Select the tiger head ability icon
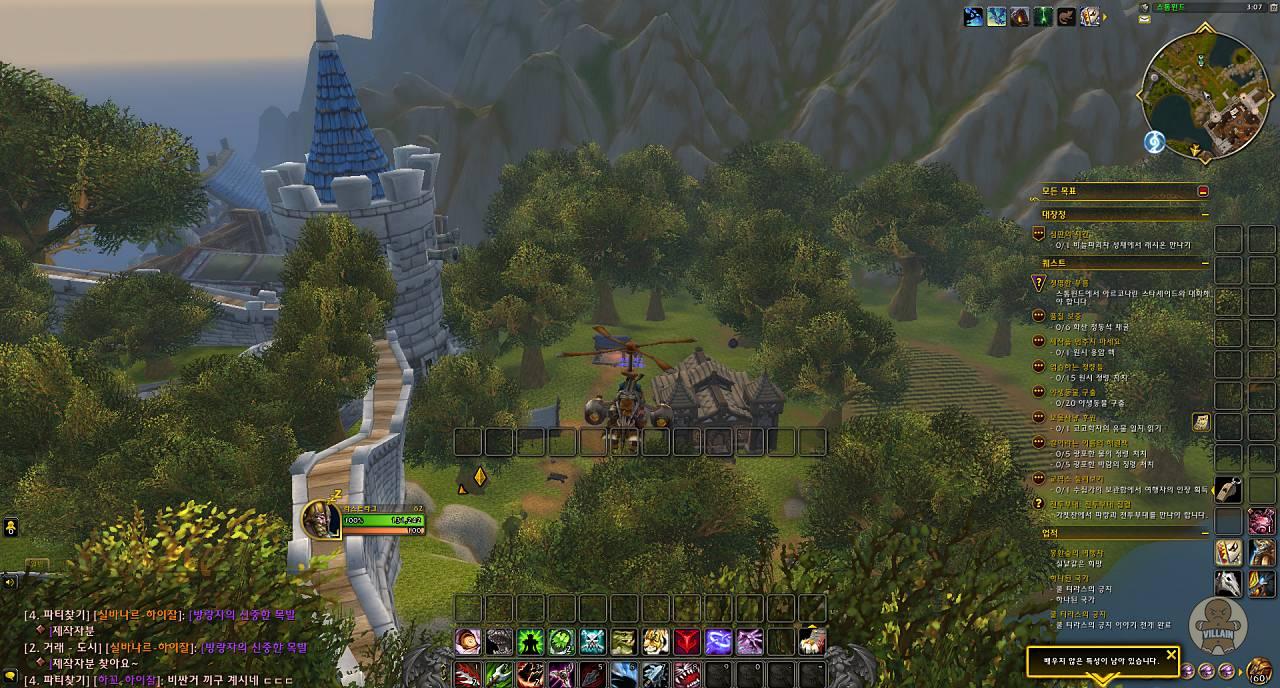1280x688 pixels. (x=655, y=641)
